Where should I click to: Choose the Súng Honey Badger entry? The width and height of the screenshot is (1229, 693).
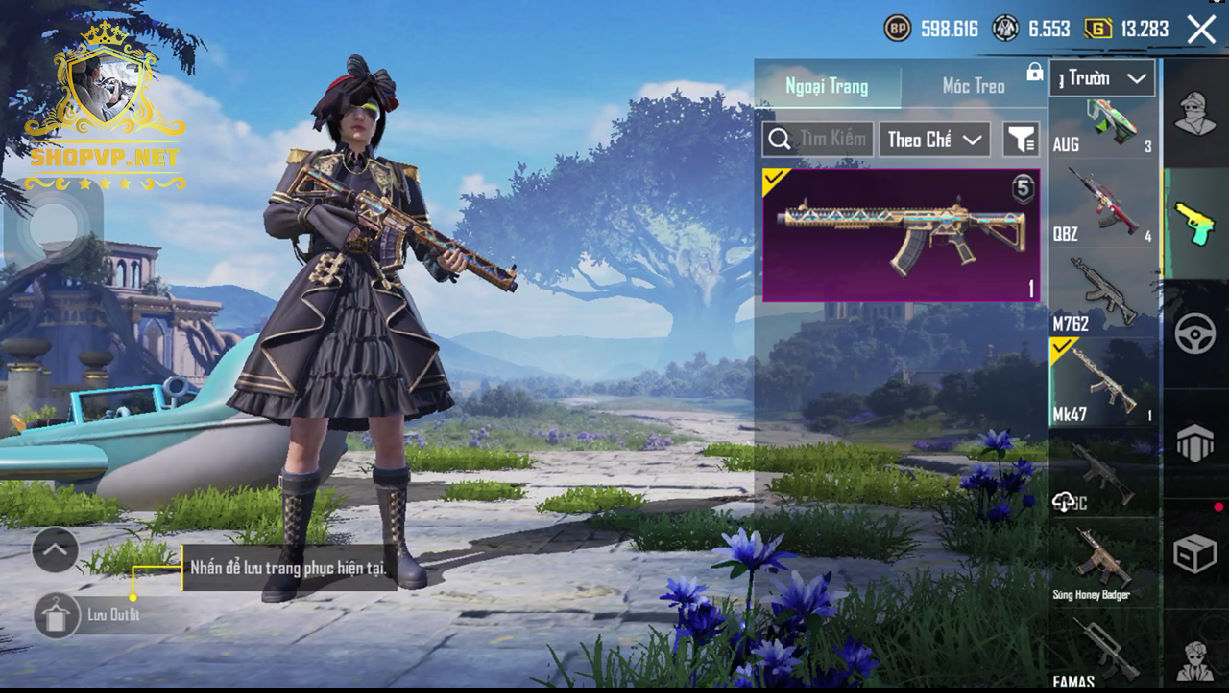[x=1102, y=563]
